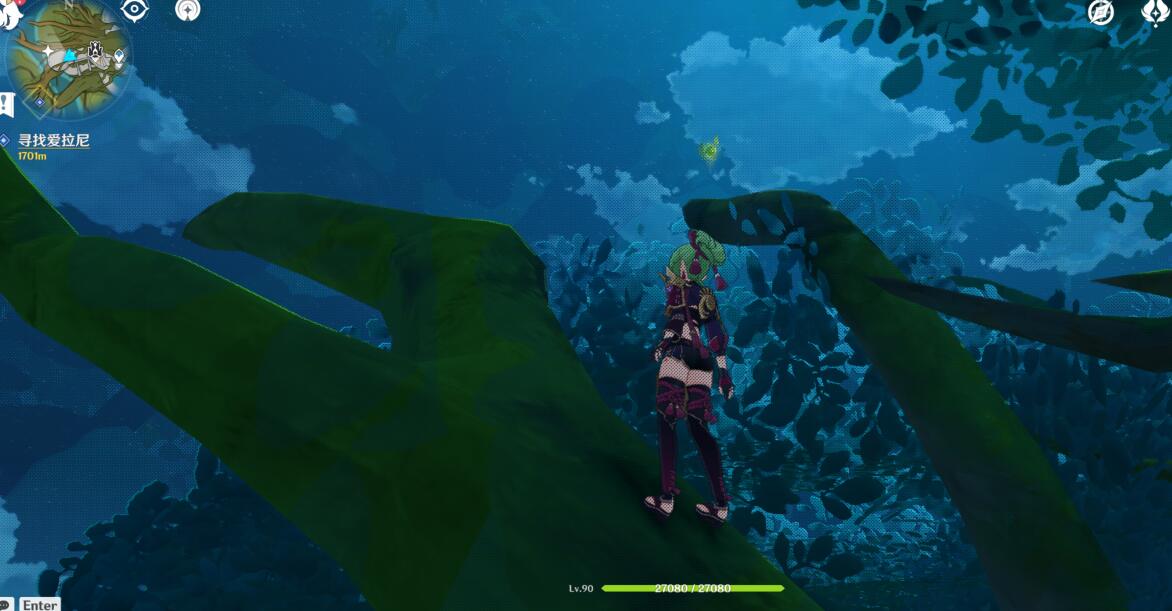Select the tracked quest 寻找爱拉尼
The height and width of the screenshot is (611, 1172).
[x=53, y=141]
